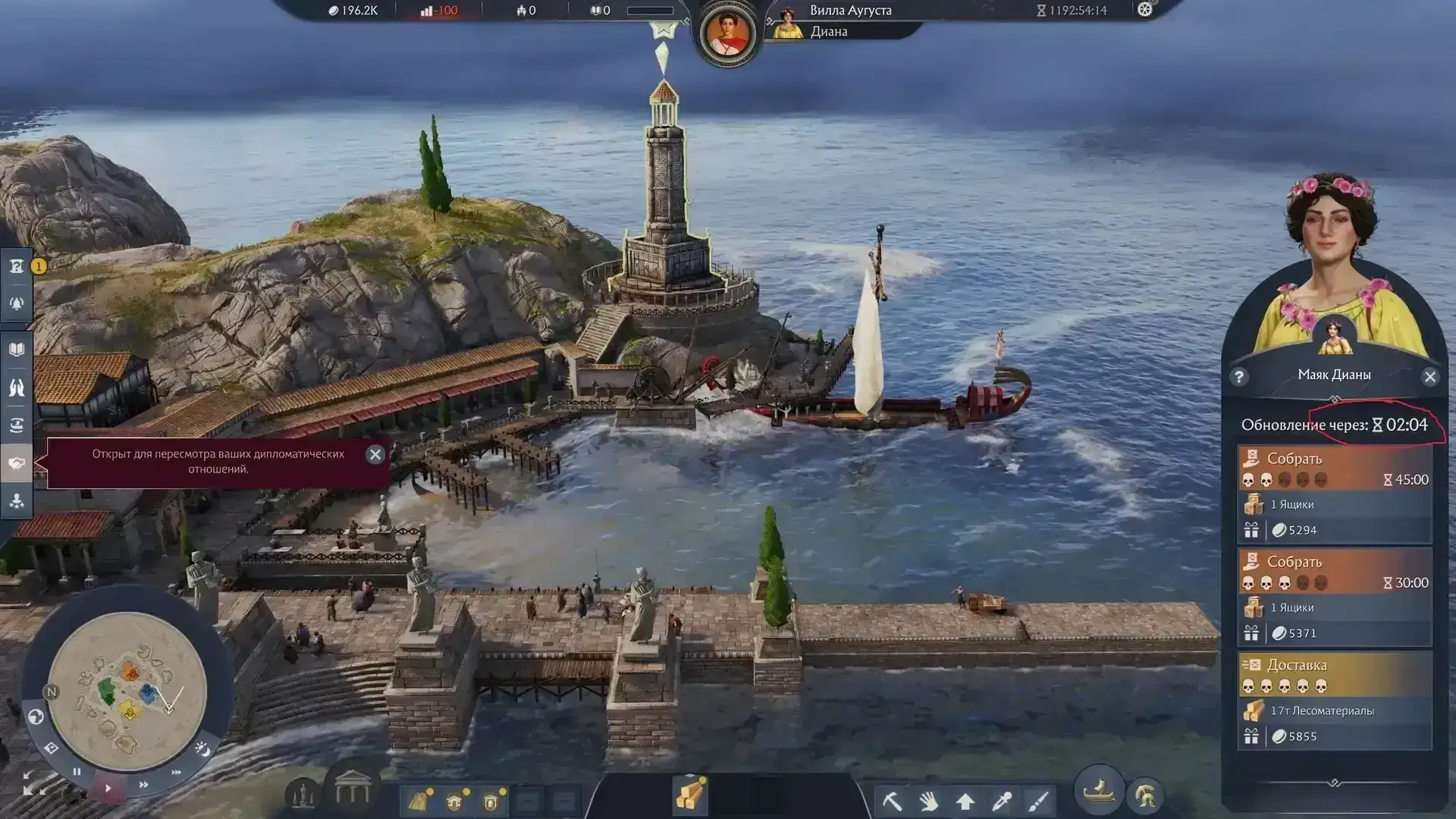Screen dimensions: 1456x819
Task: Dismiss the diplomatic relations tooltip
Action: pos(375,454)
